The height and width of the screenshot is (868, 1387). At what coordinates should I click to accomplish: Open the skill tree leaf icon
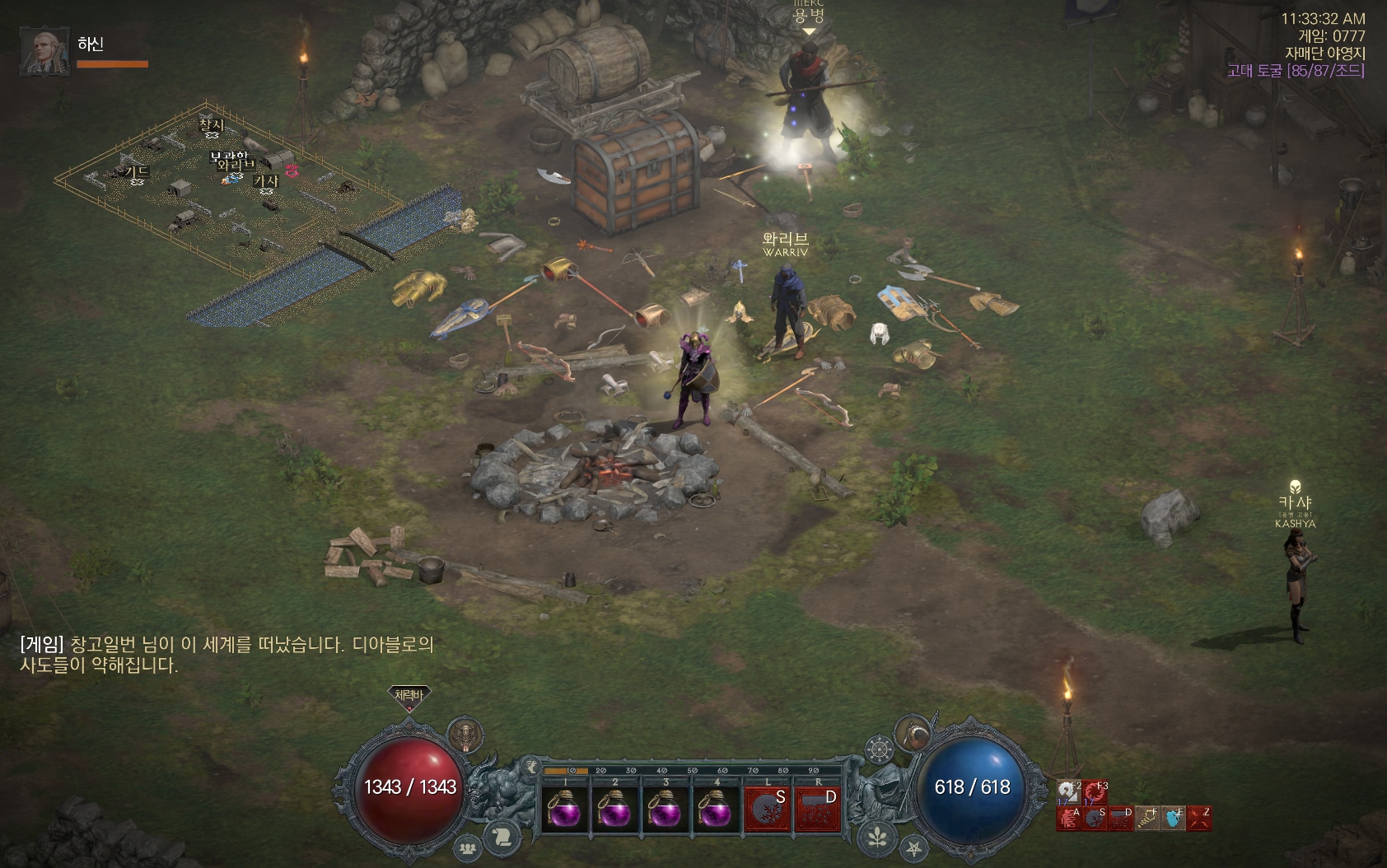pos(878,837)
